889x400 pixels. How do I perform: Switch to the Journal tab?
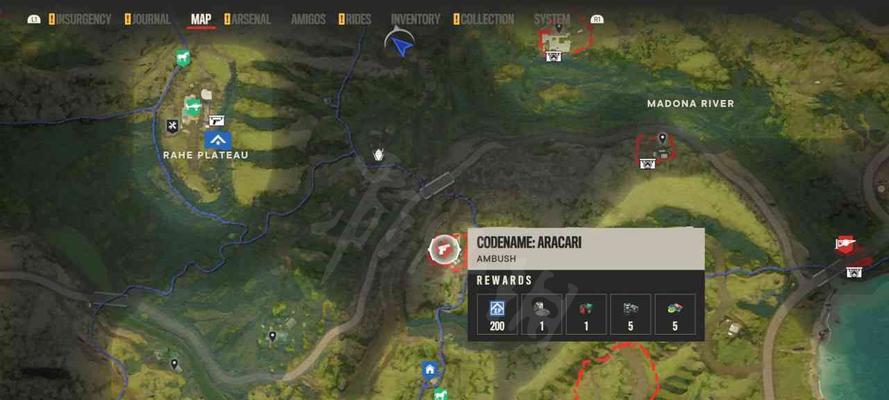150,19
